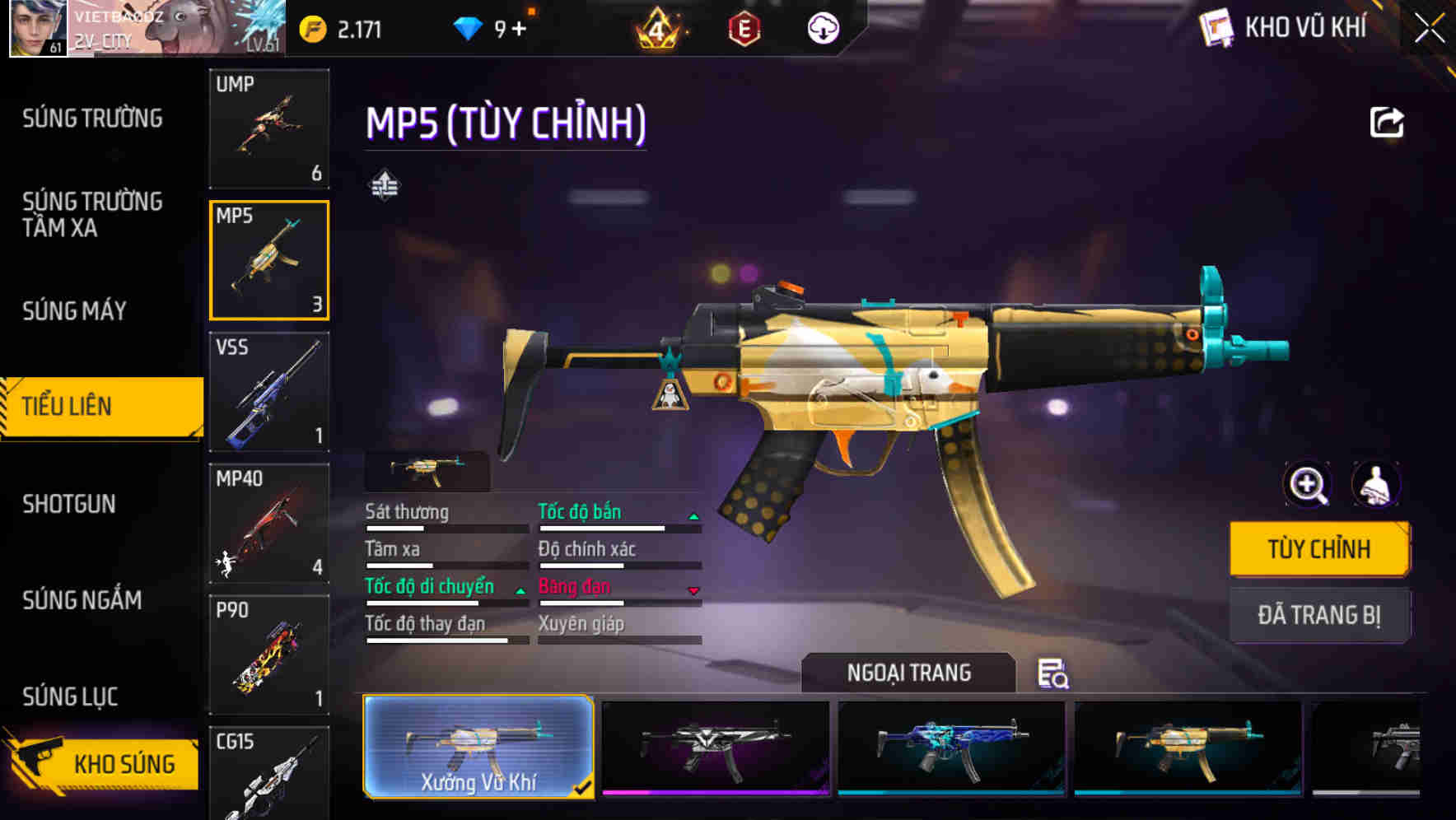Viewport: 1456px width, 820px height.
Task: Share the MP5 skin
Action: [1386, 123]
